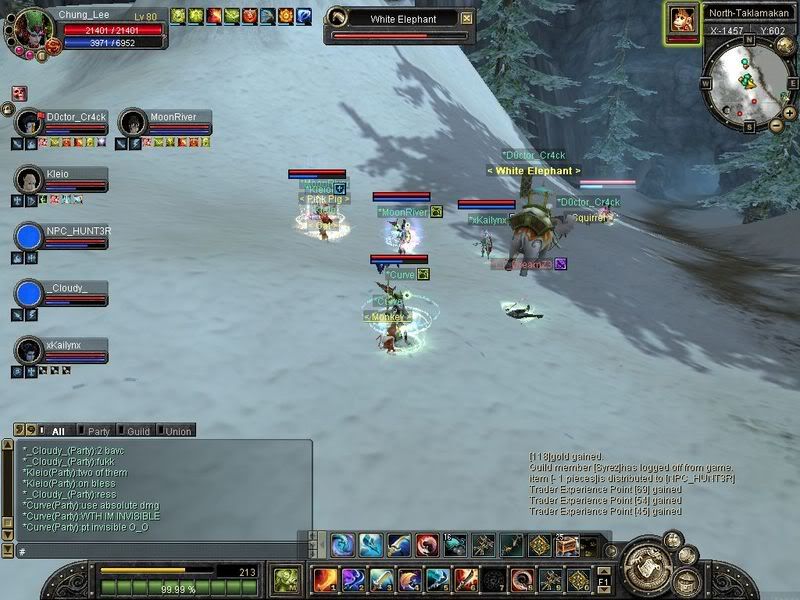This screenshot has width=800, height=600.
Task: Select party member NPC_HUNT3R
Action: click(31, 237)
